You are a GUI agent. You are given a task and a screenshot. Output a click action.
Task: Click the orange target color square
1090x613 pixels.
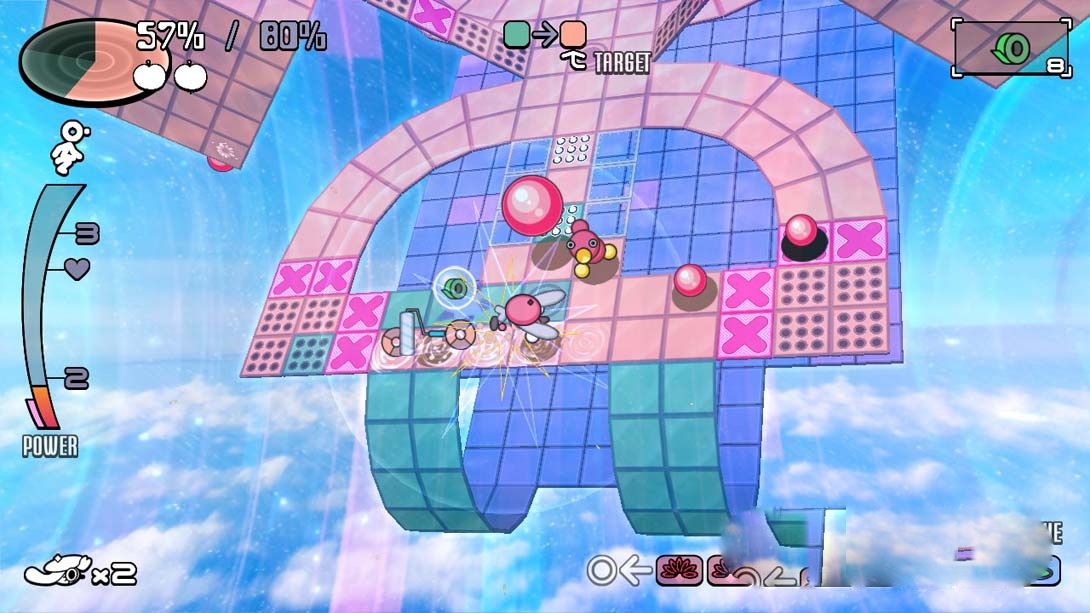pos(573,35)
